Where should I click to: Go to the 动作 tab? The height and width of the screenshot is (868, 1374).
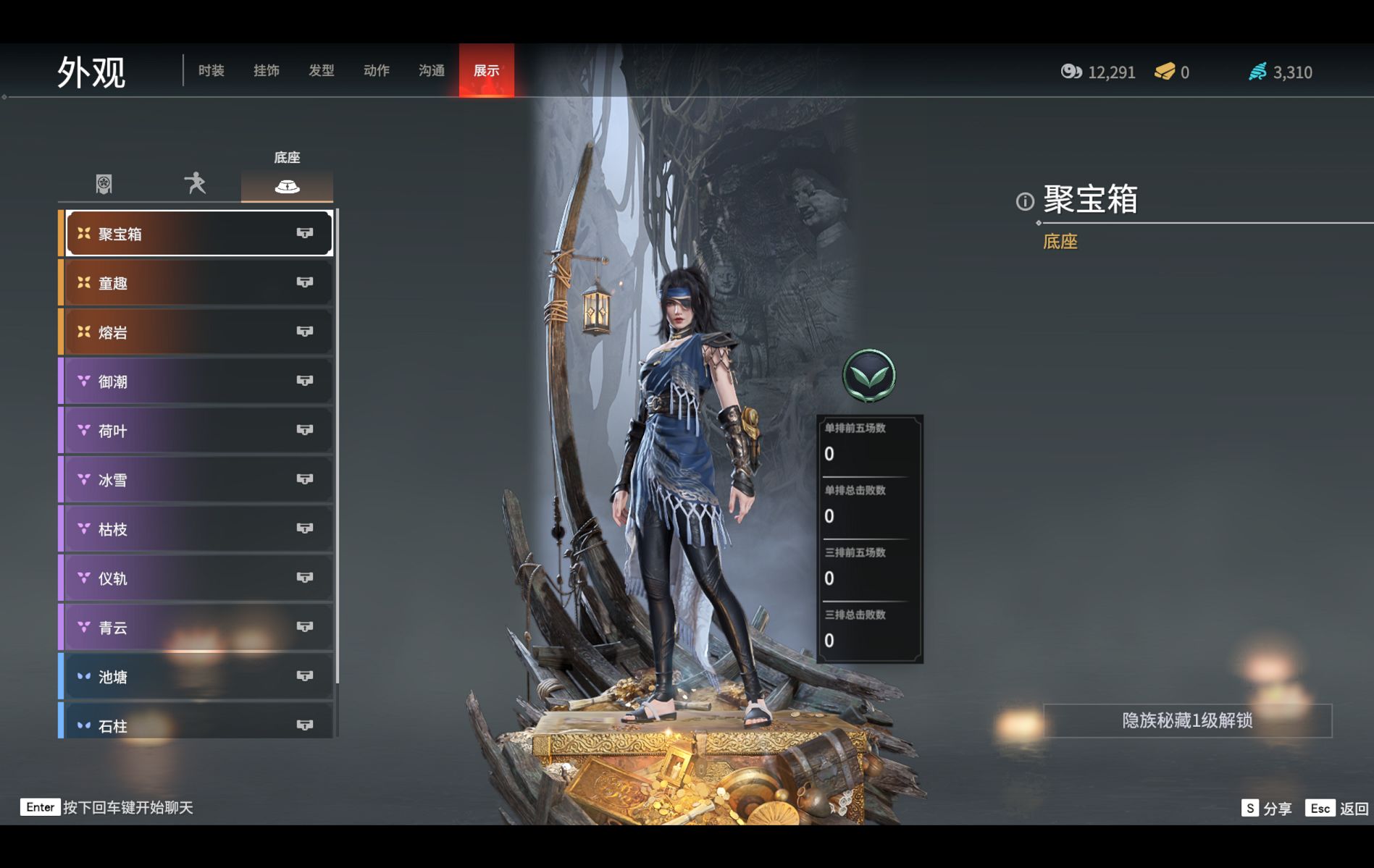point(376,70)
